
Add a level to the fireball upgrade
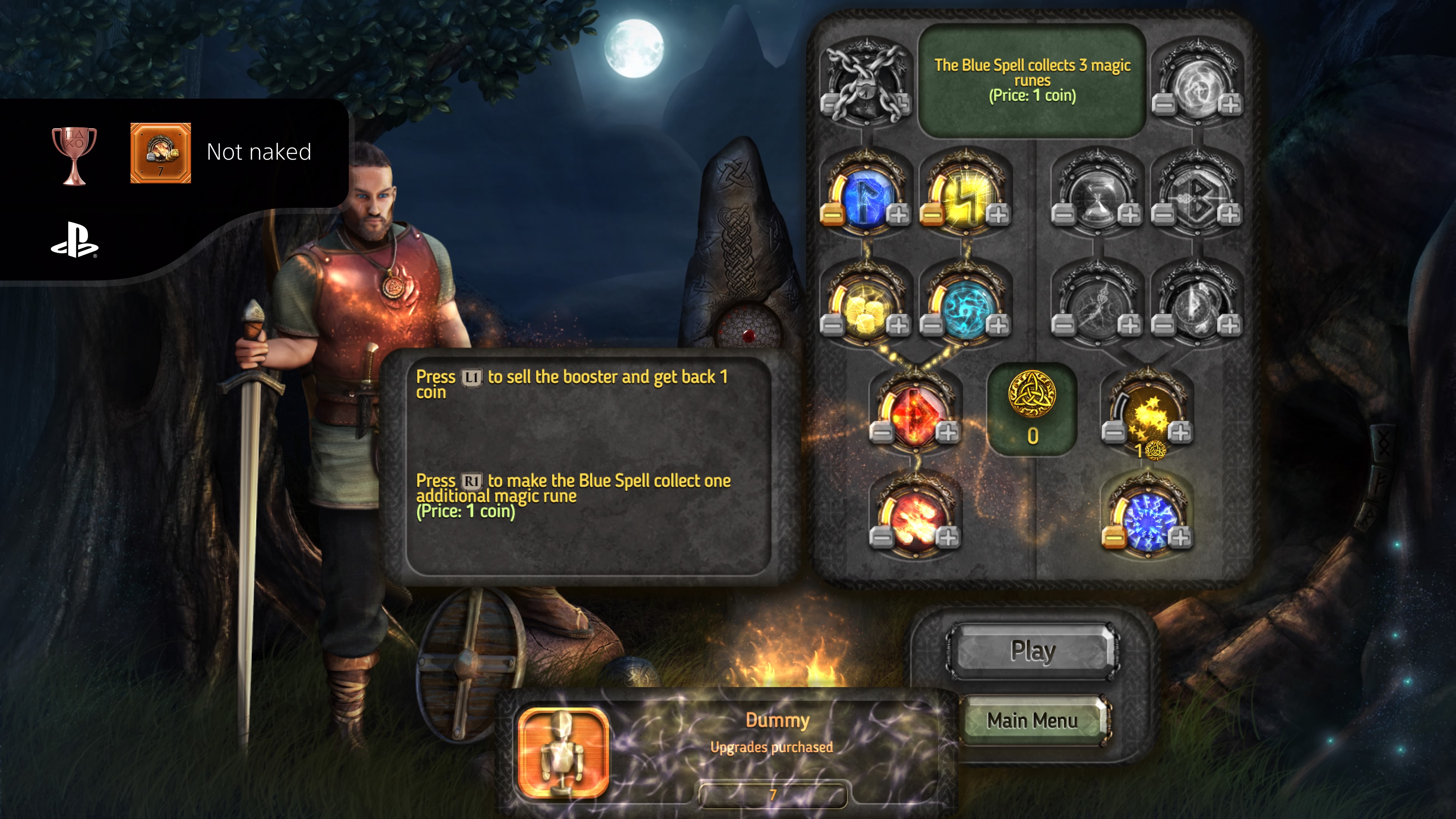pos(948,538)
